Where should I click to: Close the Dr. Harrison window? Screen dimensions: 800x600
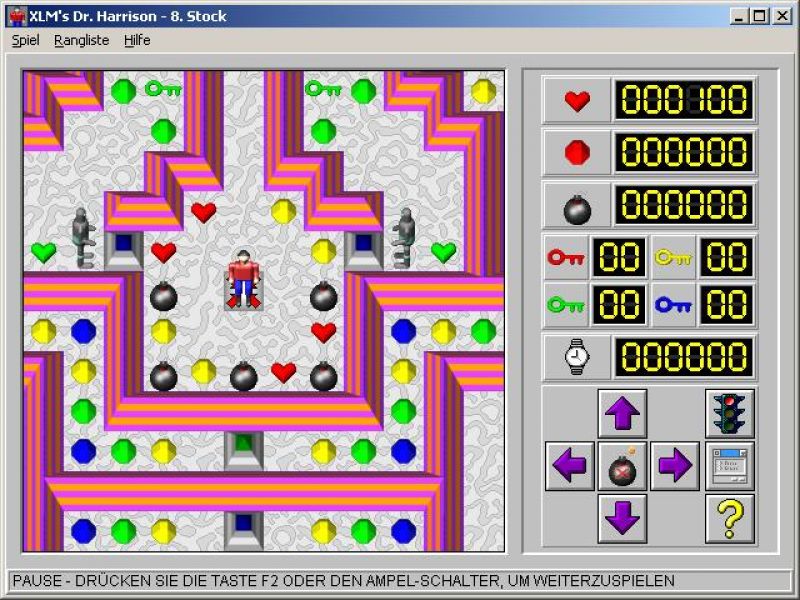(780, 16)
